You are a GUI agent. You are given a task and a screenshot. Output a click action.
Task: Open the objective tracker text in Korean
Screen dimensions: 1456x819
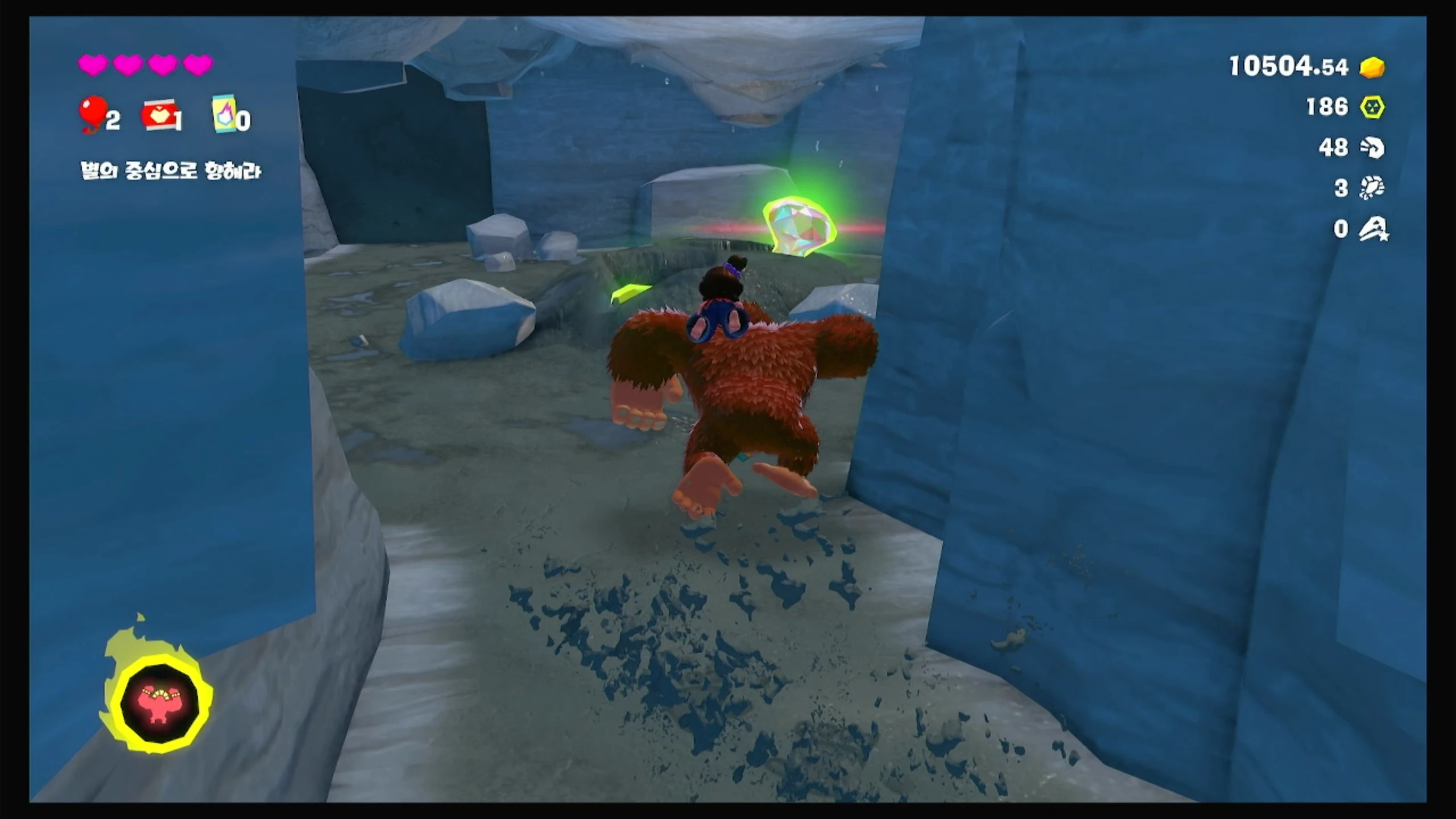coord(171,171)
